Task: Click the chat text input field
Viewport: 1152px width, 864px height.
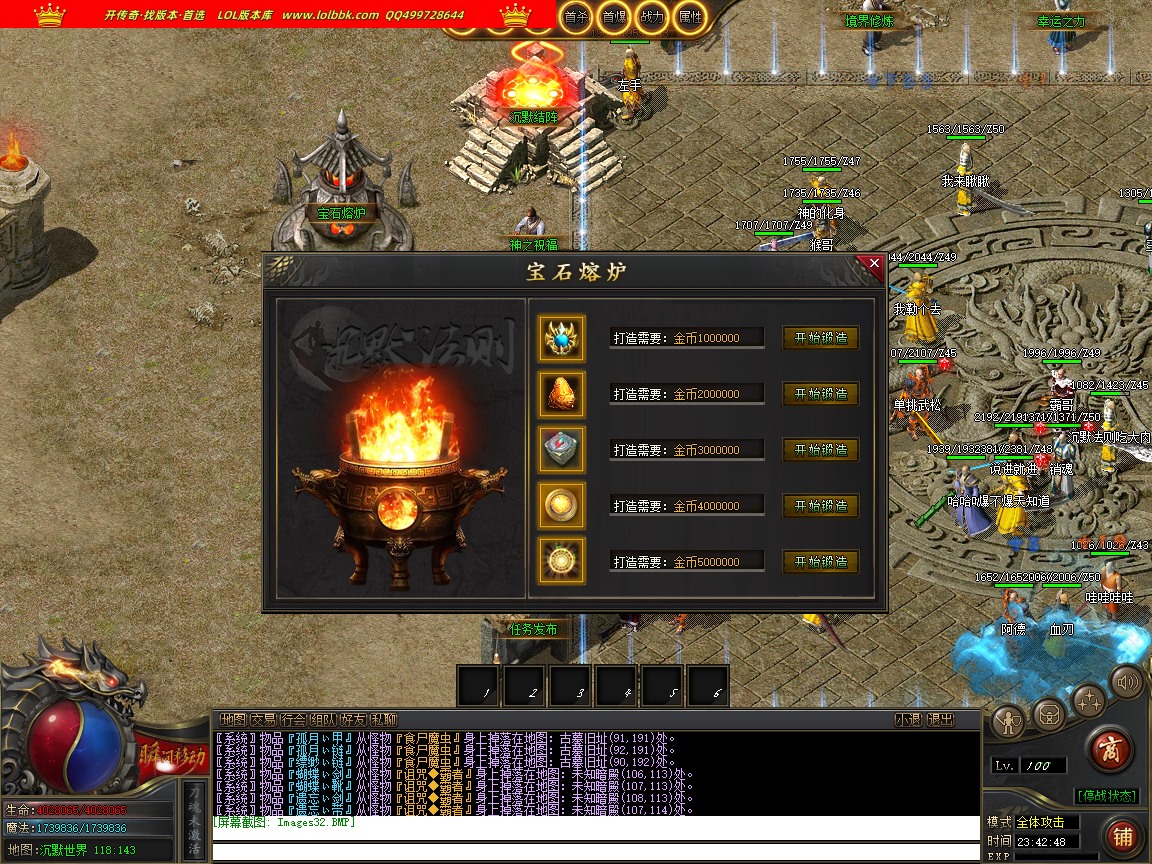Action: click(595, 852)
